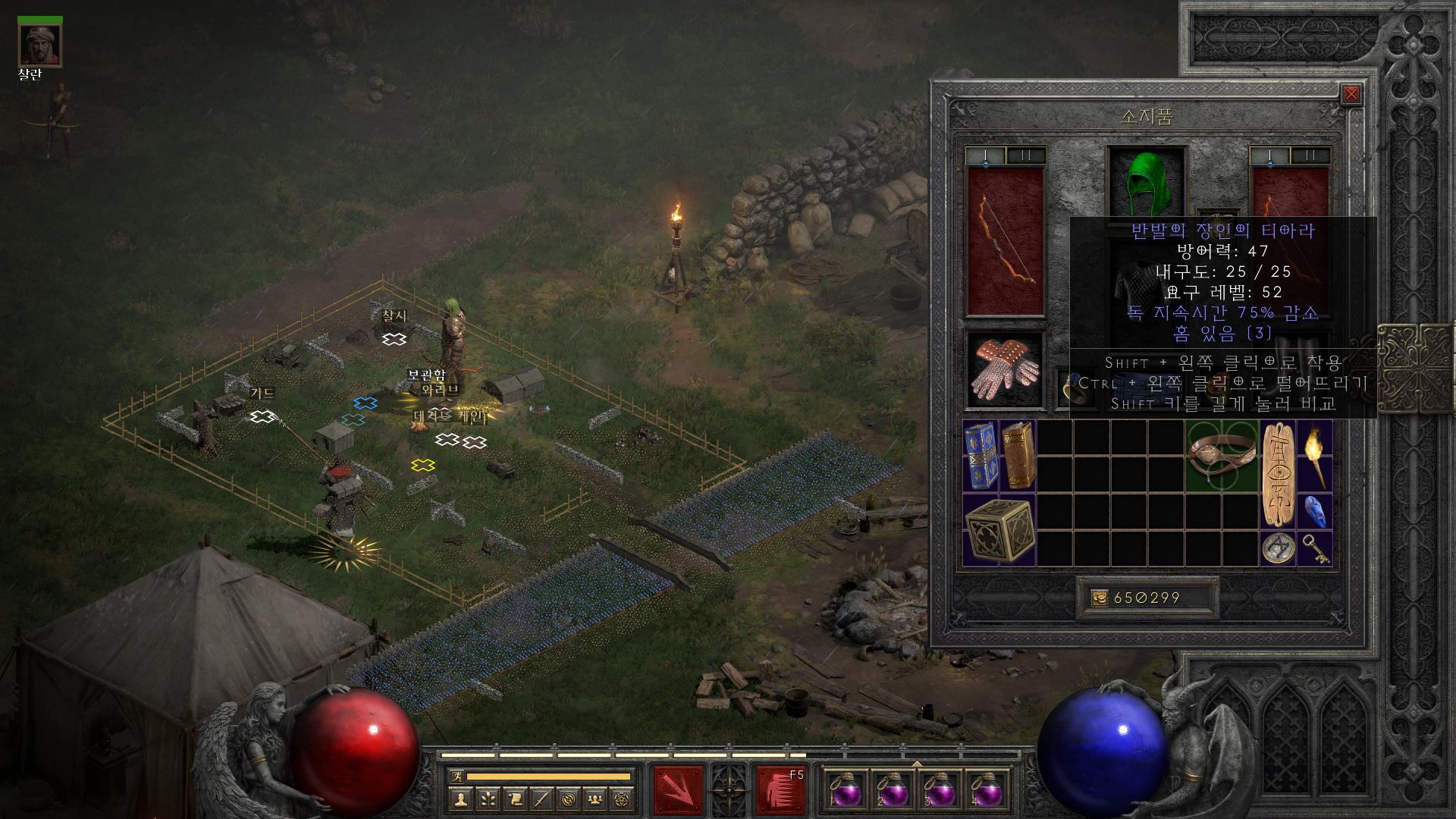Open the quest log scroll icon

515,799
